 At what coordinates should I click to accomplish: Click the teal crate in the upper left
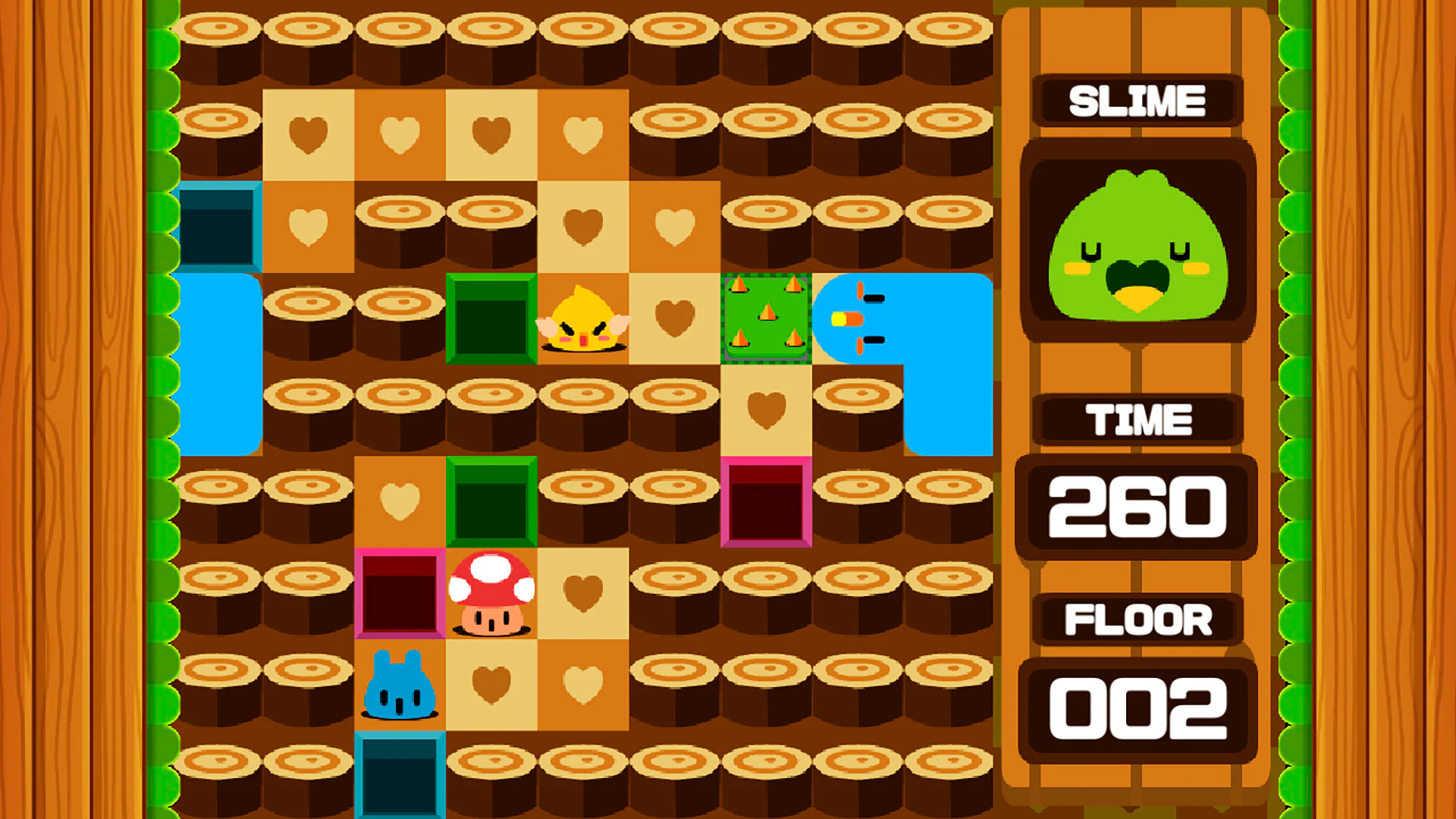pos(220,227)
